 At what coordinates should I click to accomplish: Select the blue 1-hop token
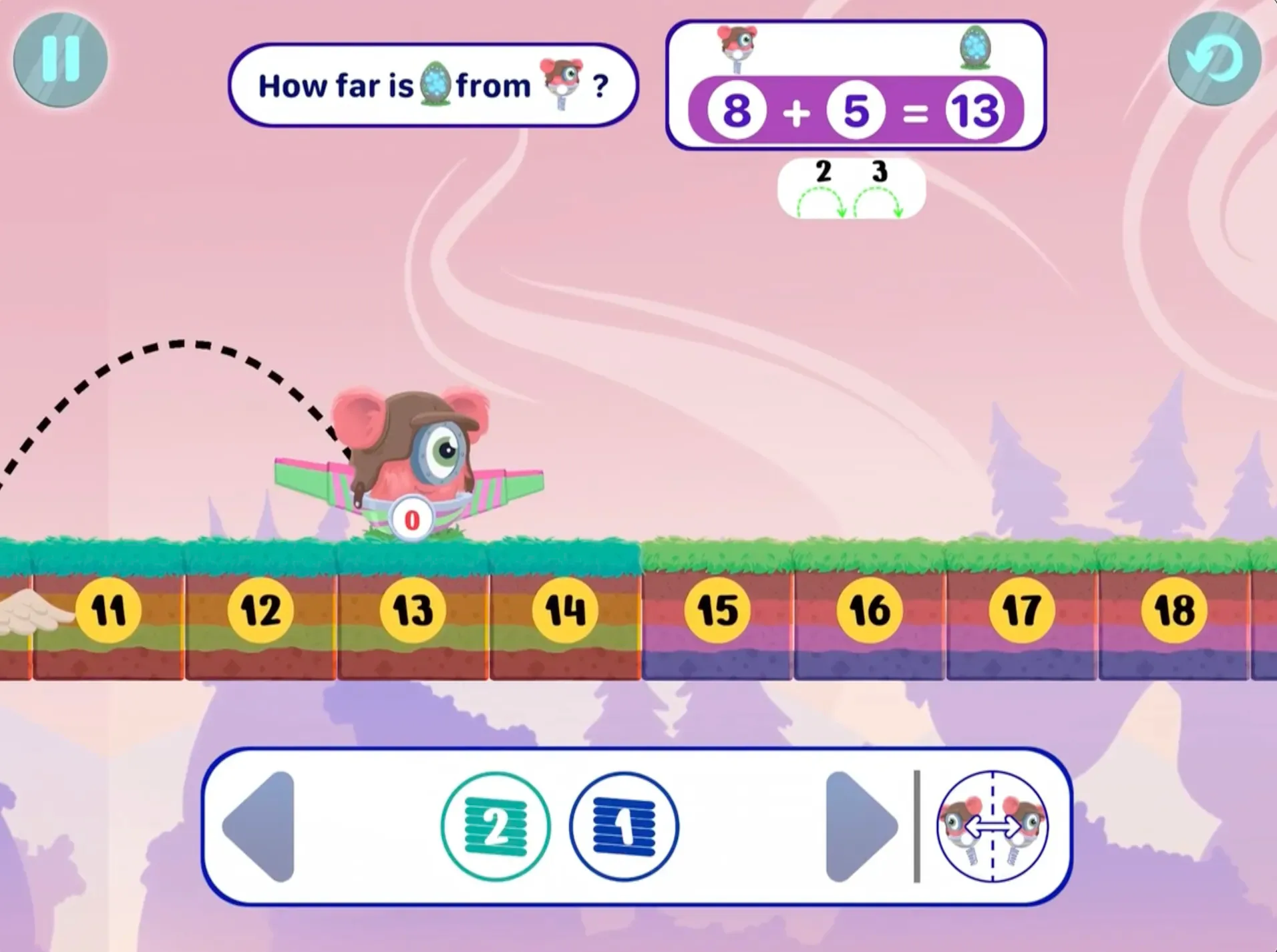[624, 826]
